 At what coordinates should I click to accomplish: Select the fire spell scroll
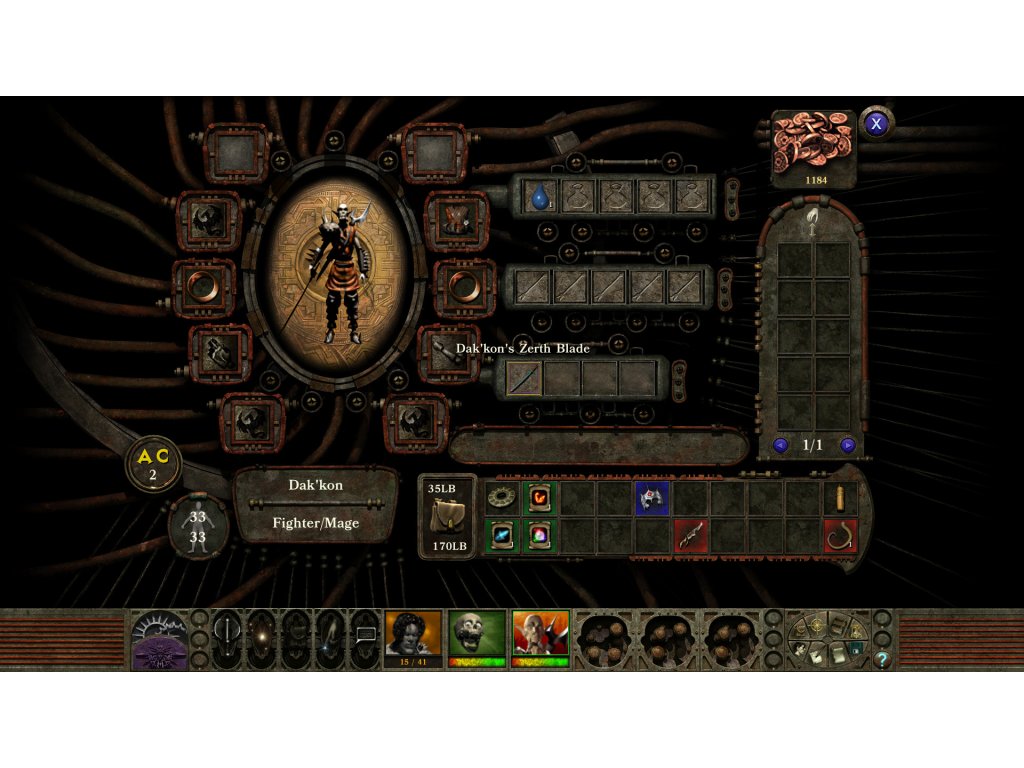[540, 497]
